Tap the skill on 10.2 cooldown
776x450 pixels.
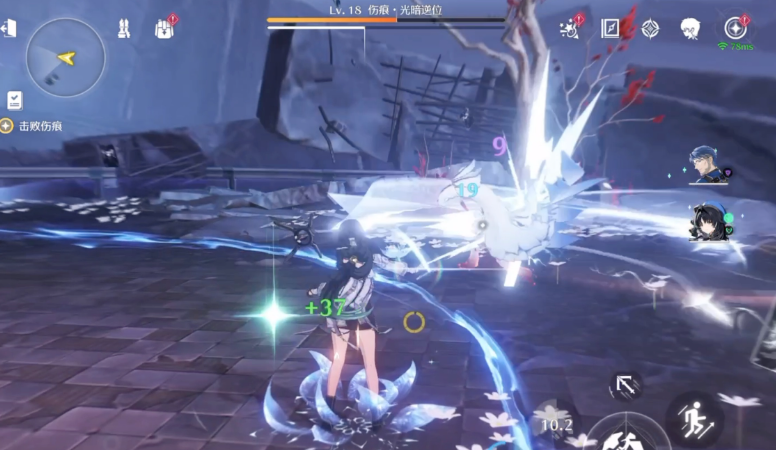pos(556,423)
